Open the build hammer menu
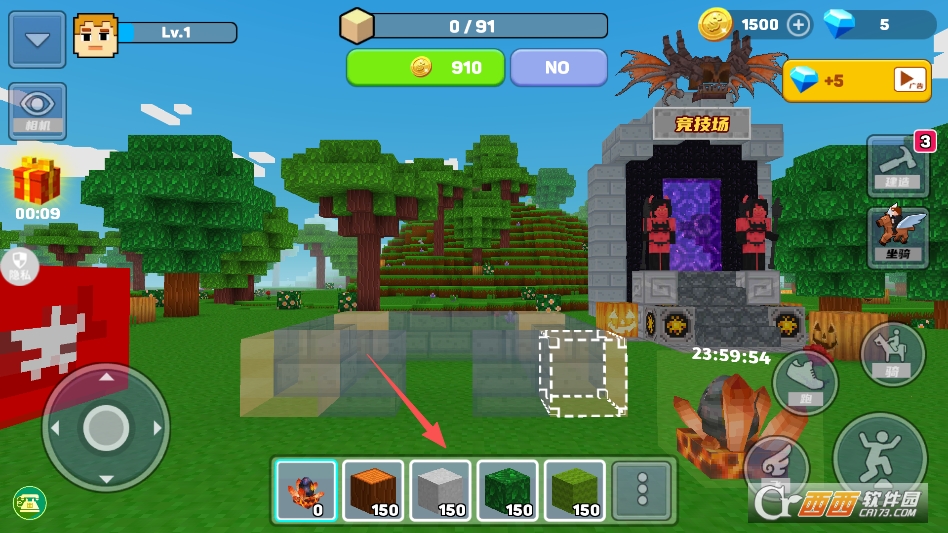Image resolution: width=948 pixels, height=533 pixels. coord(897,164)
